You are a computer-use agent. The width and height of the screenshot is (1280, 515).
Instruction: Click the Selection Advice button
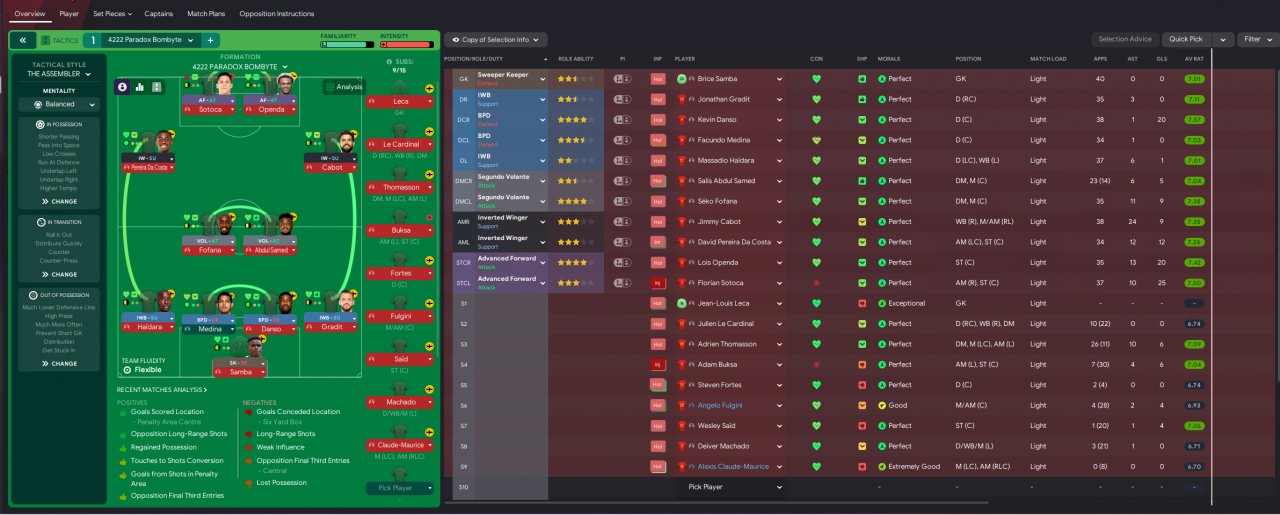1125,39
